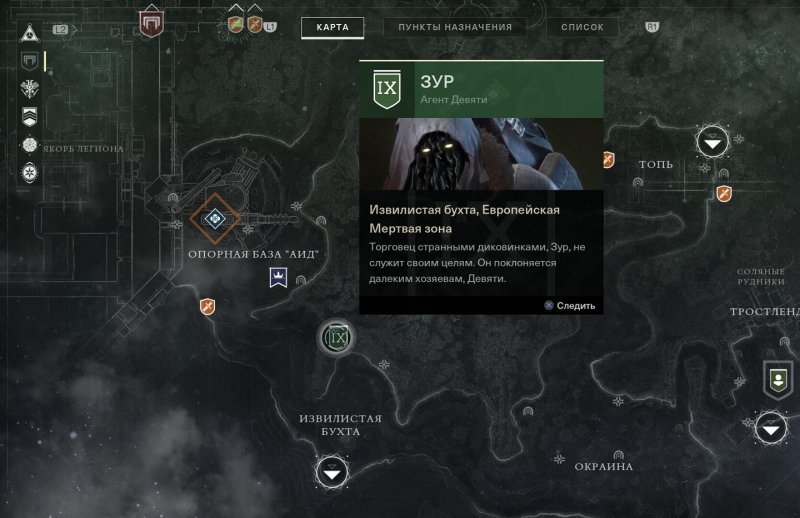The width and height of the screenshot is (800, 518).
Task: Click the orange sword shield below Опорная база
Action: click(x=207, y=306)
